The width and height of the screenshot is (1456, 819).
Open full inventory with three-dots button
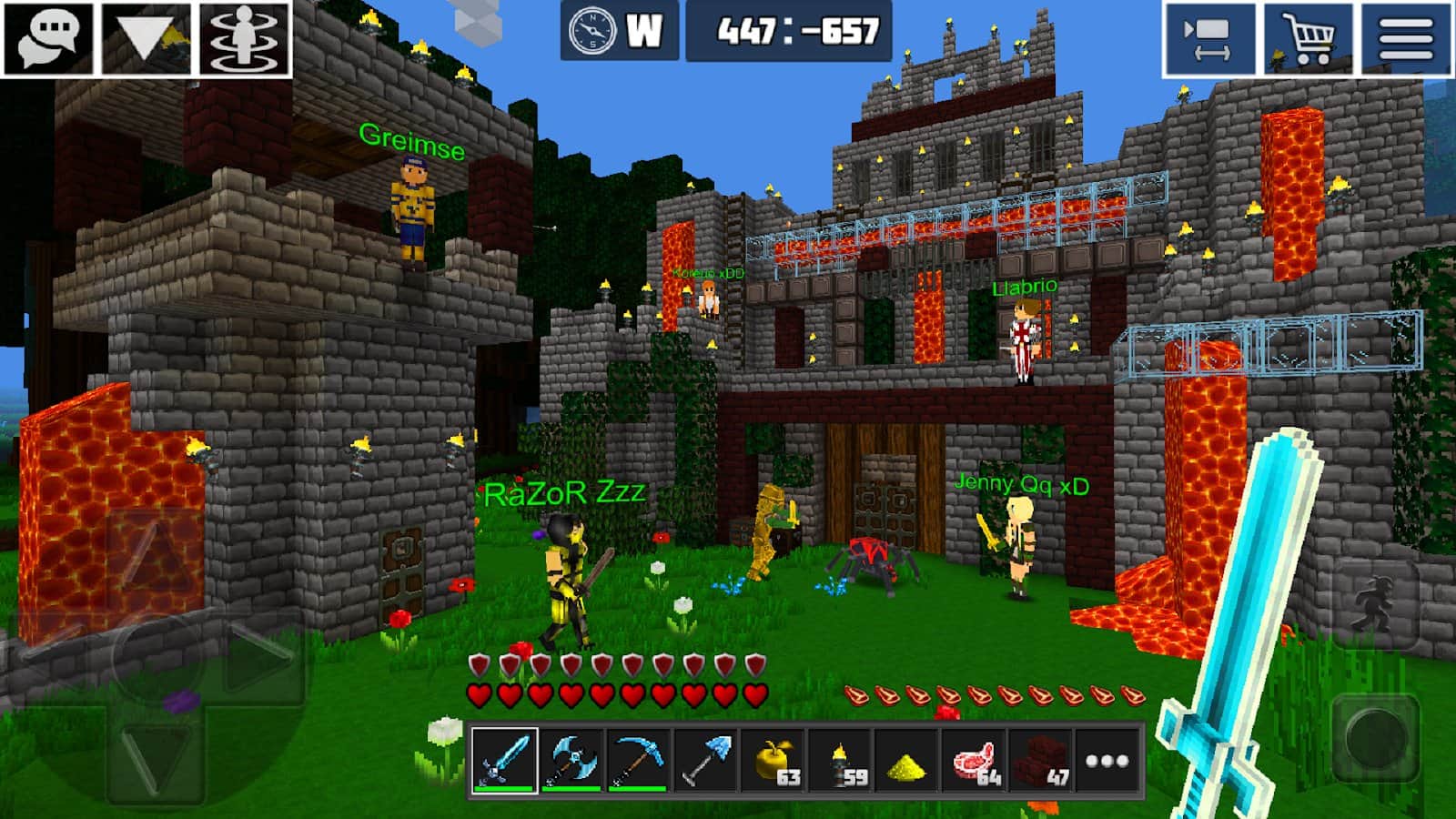pyautogui.click(x=1107, y=760)
